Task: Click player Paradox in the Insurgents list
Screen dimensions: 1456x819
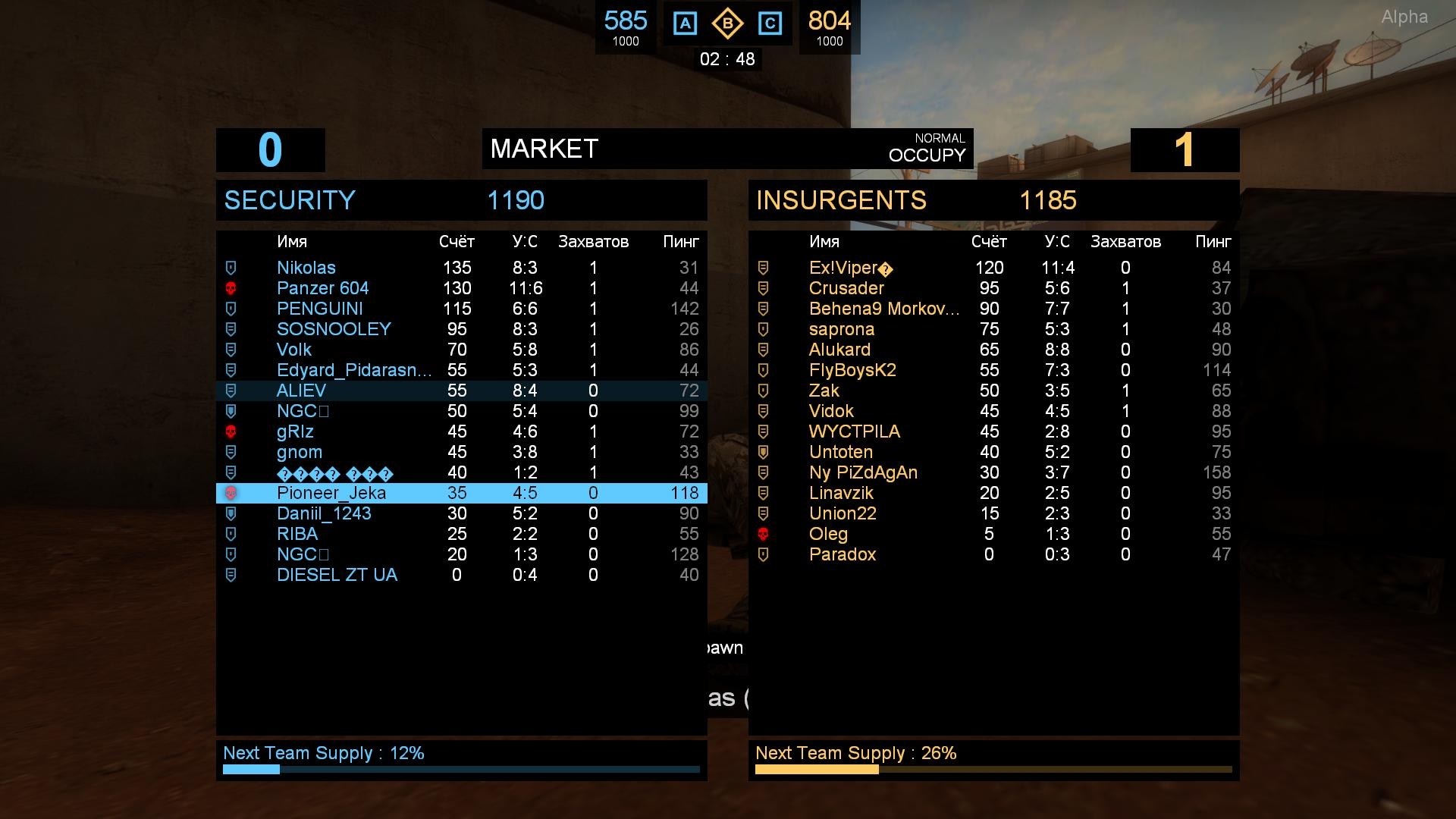Action: (843, 554)
